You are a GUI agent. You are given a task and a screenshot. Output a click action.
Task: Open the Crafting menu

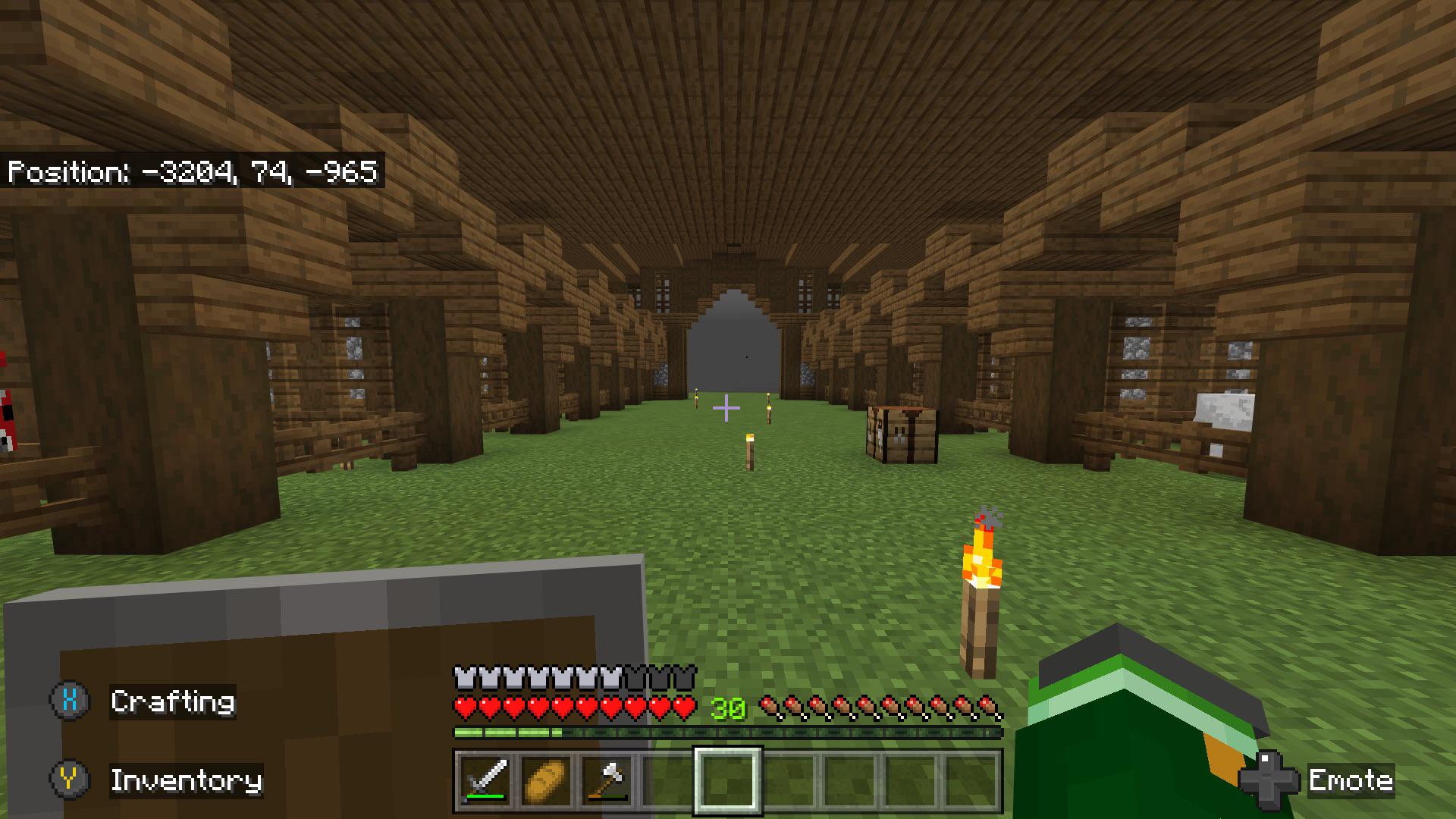point(173,701)
